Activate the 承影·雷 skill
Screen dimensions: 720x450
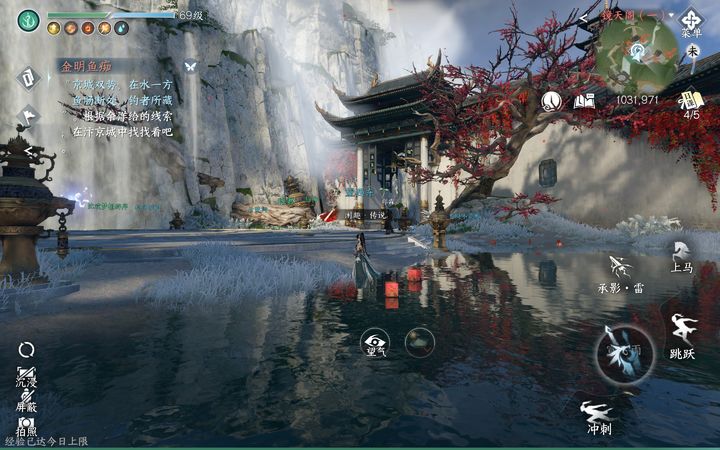pos(622,273)
